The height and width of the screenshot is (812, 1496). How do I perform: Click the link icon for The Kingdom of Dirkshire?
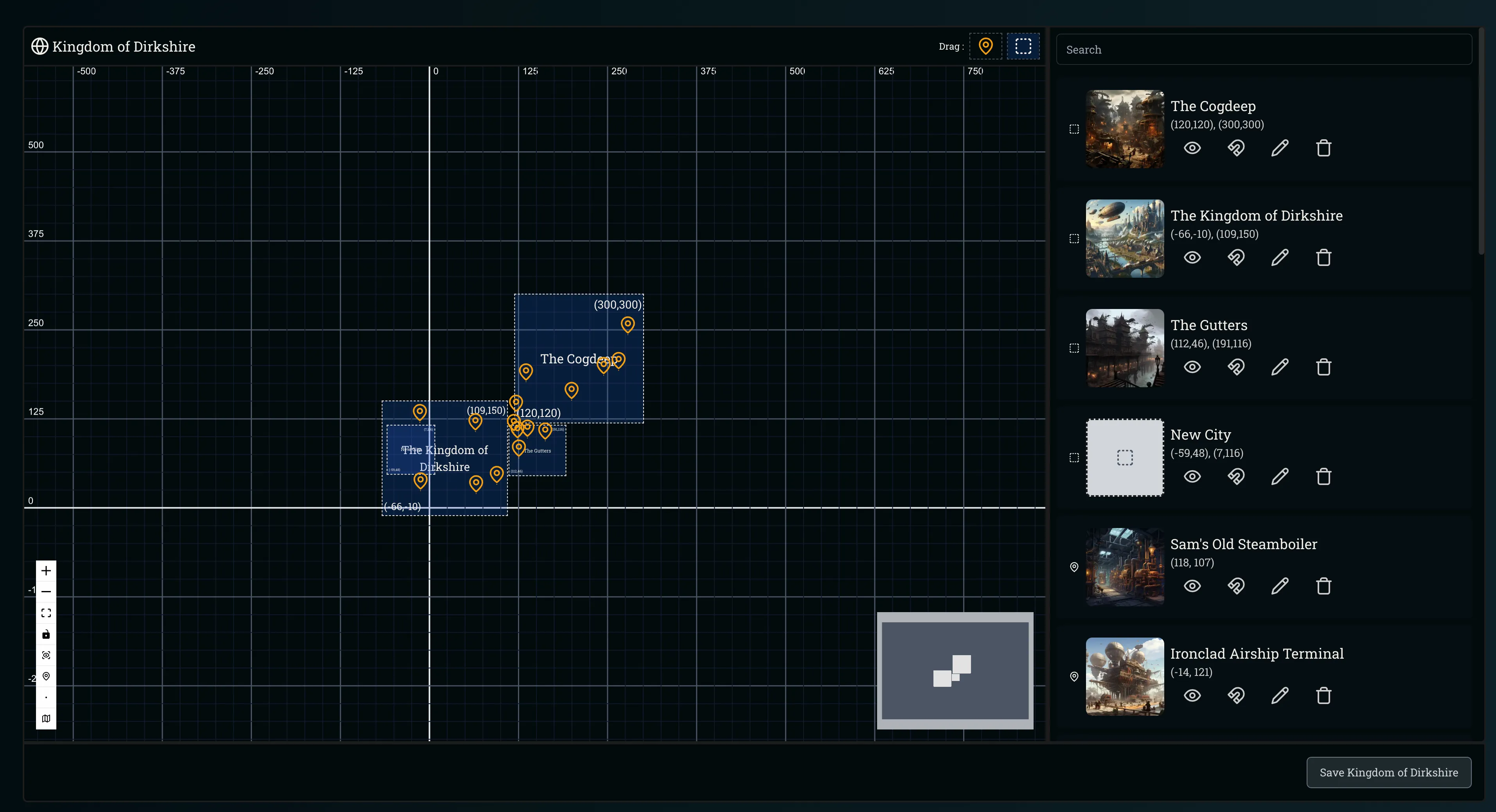coord(1236,257)
